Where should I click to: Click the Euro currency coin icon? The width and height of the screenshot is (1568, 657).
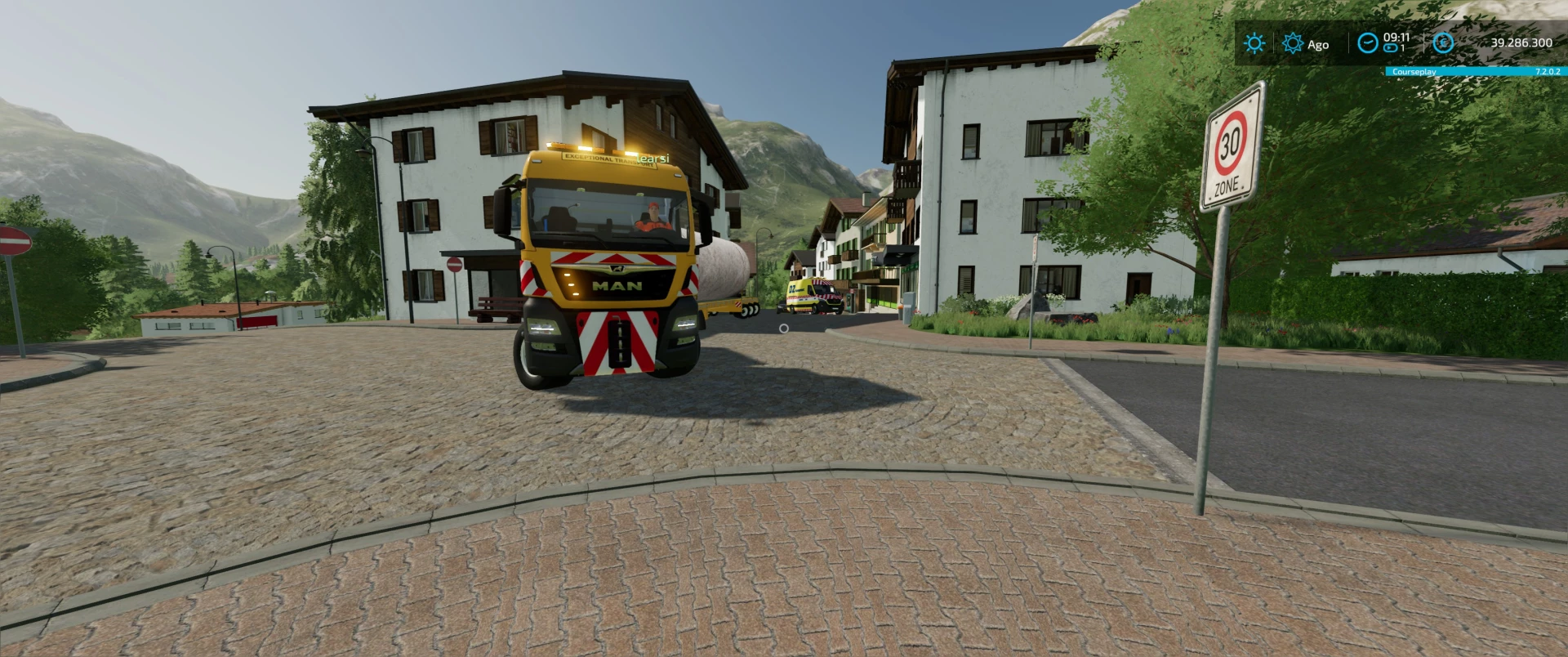tap(1443, 43)
